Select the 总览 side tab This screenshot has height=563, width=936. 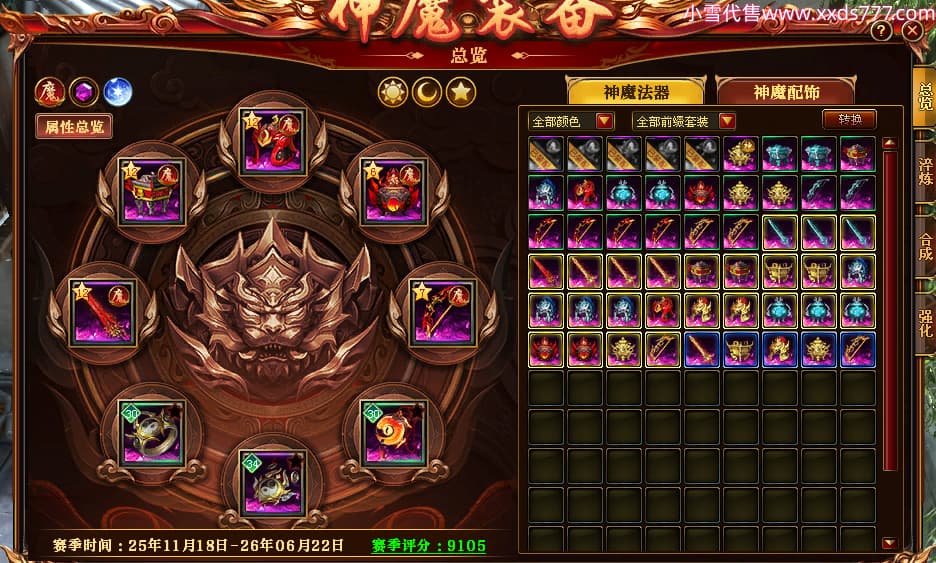tap(924, 96)
